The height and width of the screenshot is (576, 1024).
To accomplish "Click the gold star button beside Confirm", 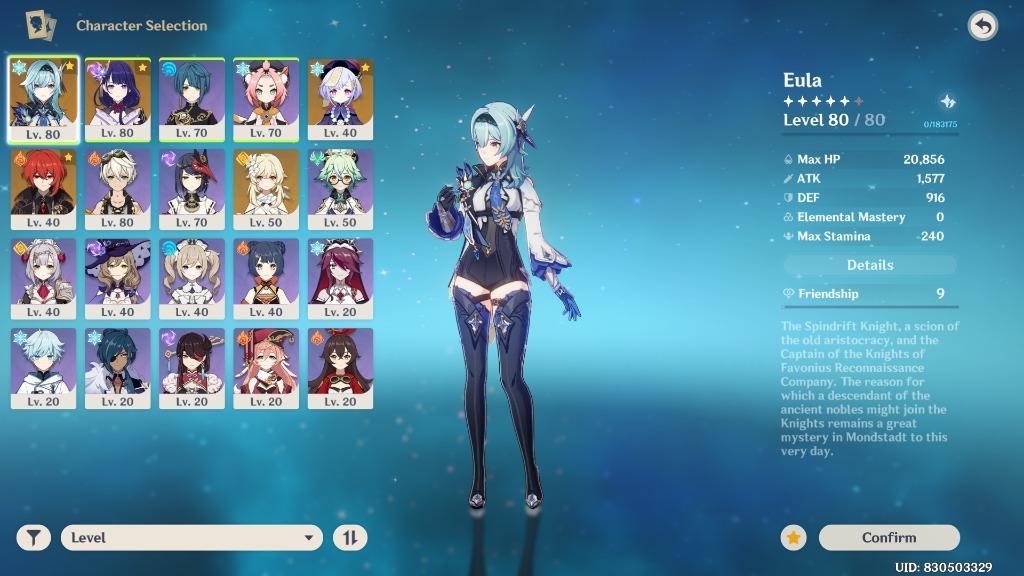I will 793,537.
